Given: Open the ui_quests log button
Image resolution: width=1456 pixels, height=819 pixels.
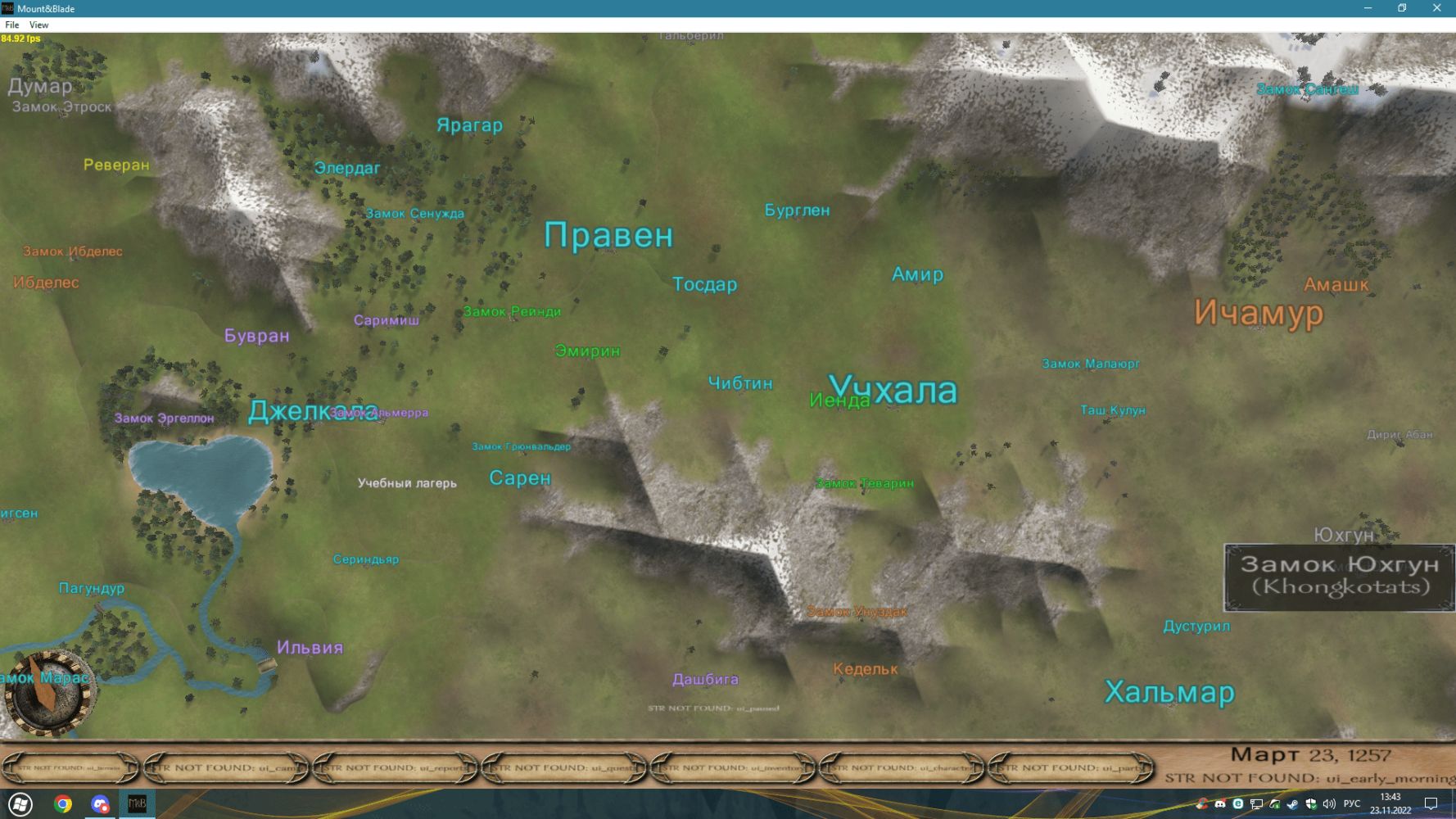Looking at the screenshot, I should point(564,768).
